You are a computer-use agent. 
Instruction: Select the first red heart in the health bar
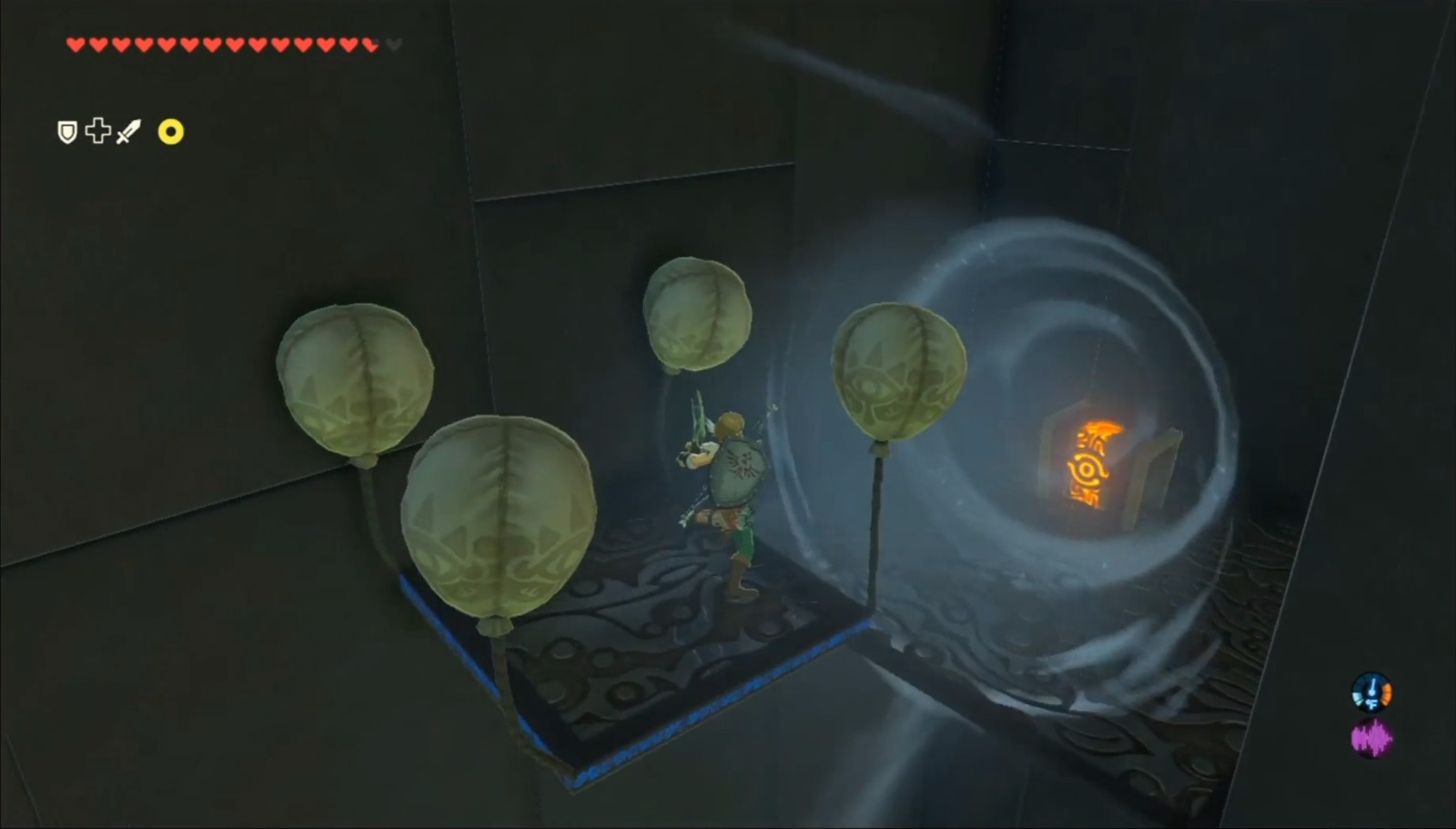point(76,43)
